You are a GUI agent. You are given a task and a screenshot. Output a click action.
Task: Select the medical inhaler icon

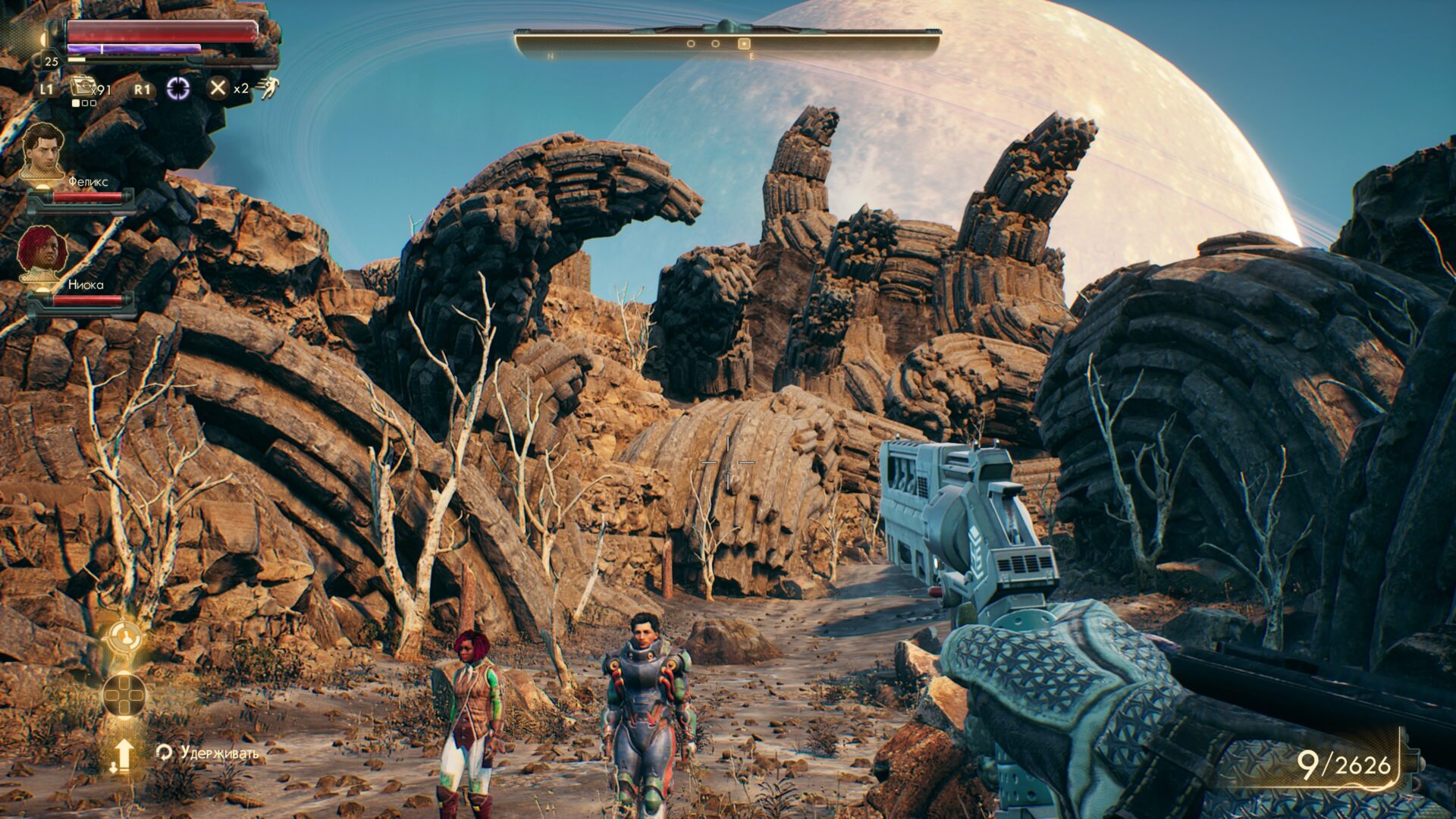coord(81,87)
